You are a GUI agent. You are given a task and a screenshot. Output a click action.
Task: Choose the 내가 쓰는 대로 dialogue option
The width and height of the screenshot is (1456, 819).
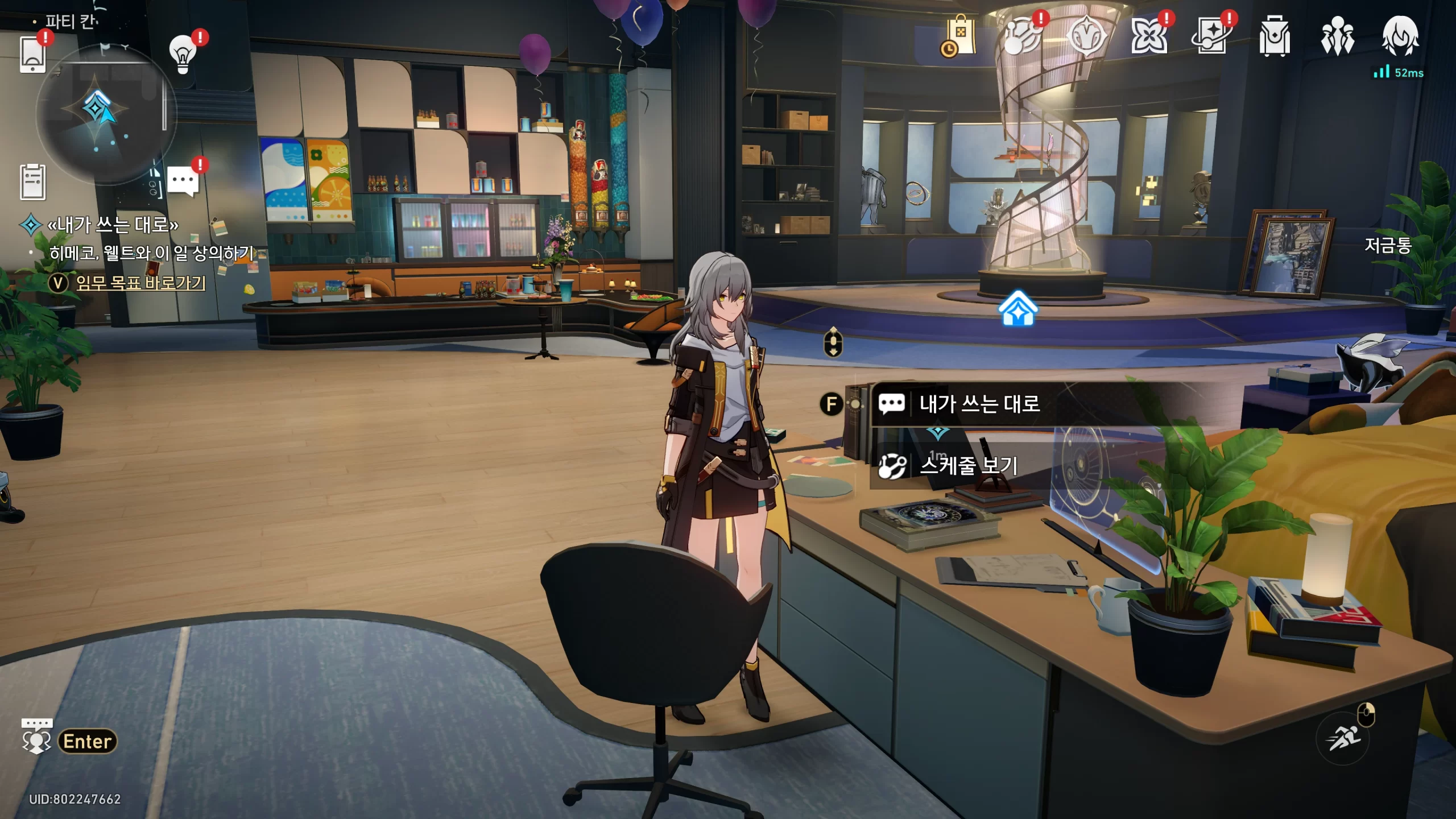point(979,404)
